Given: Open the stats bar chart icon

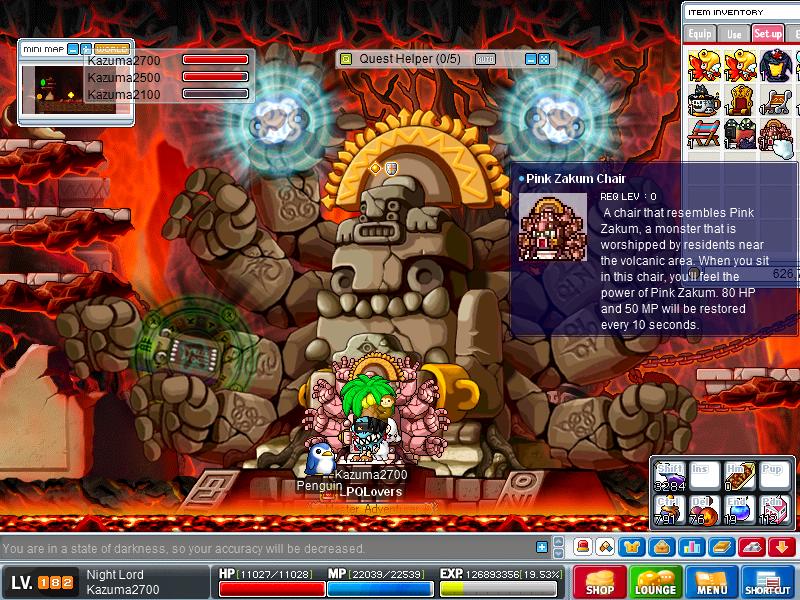Looking at the screenshot, I should 691,547.
